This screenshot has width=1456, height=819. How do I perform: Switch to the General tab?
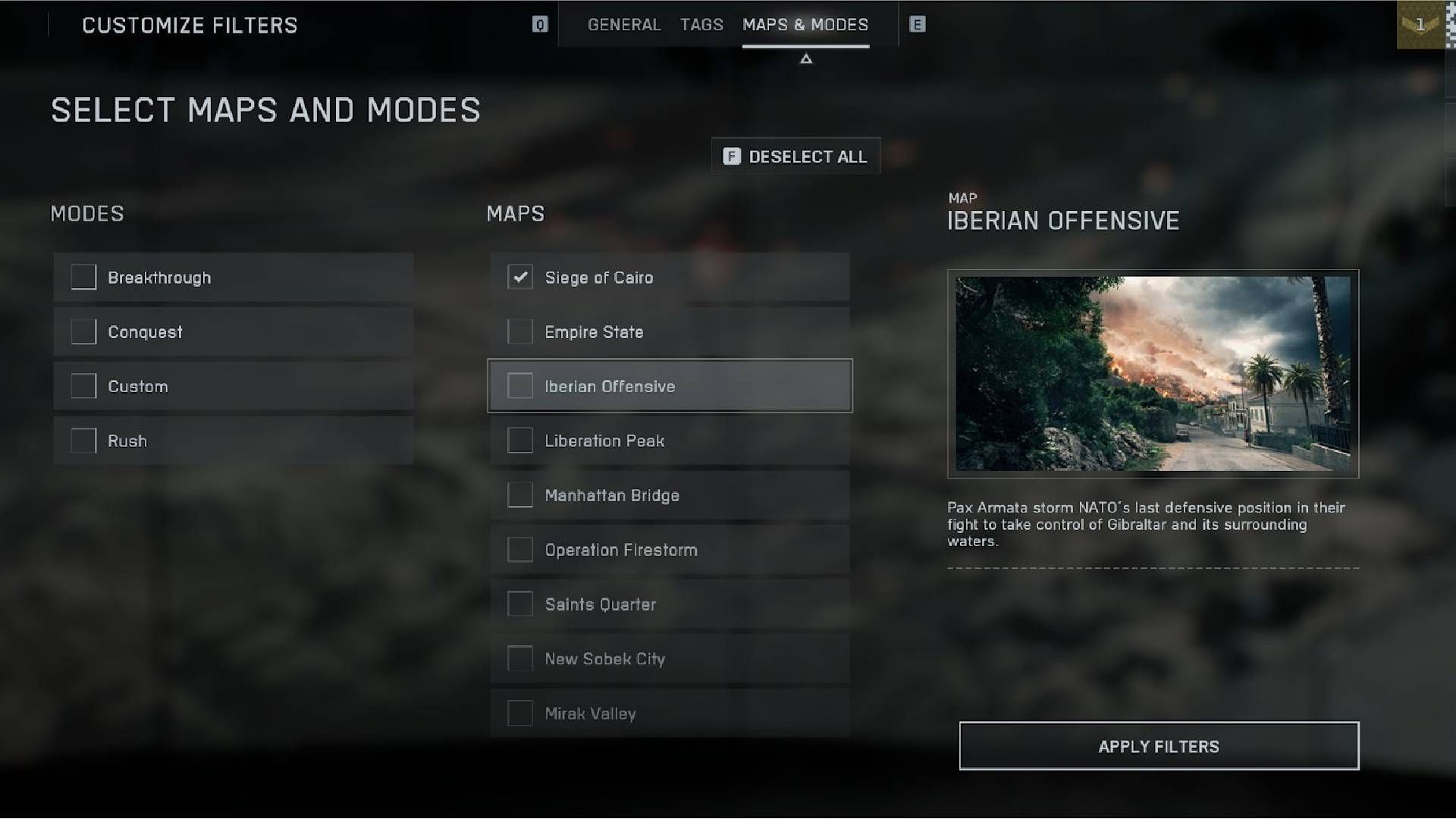623,25
